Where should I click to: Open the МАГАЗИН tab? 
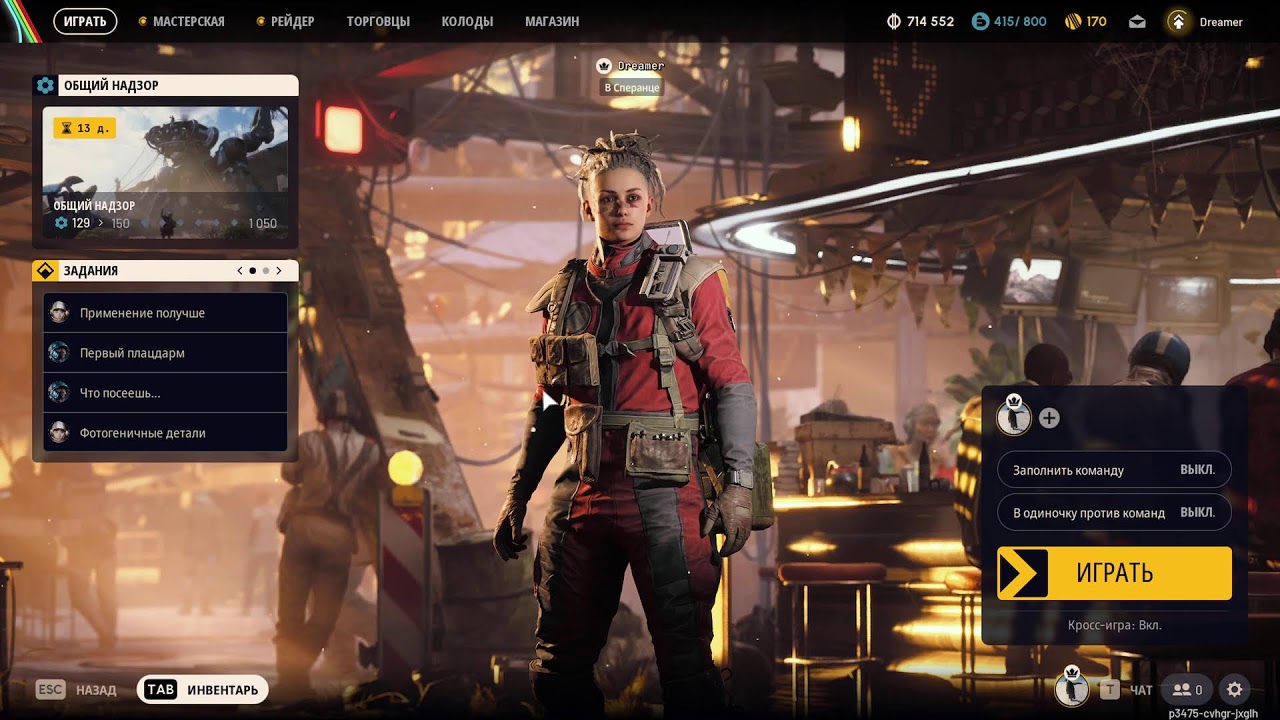coord(552,21)
